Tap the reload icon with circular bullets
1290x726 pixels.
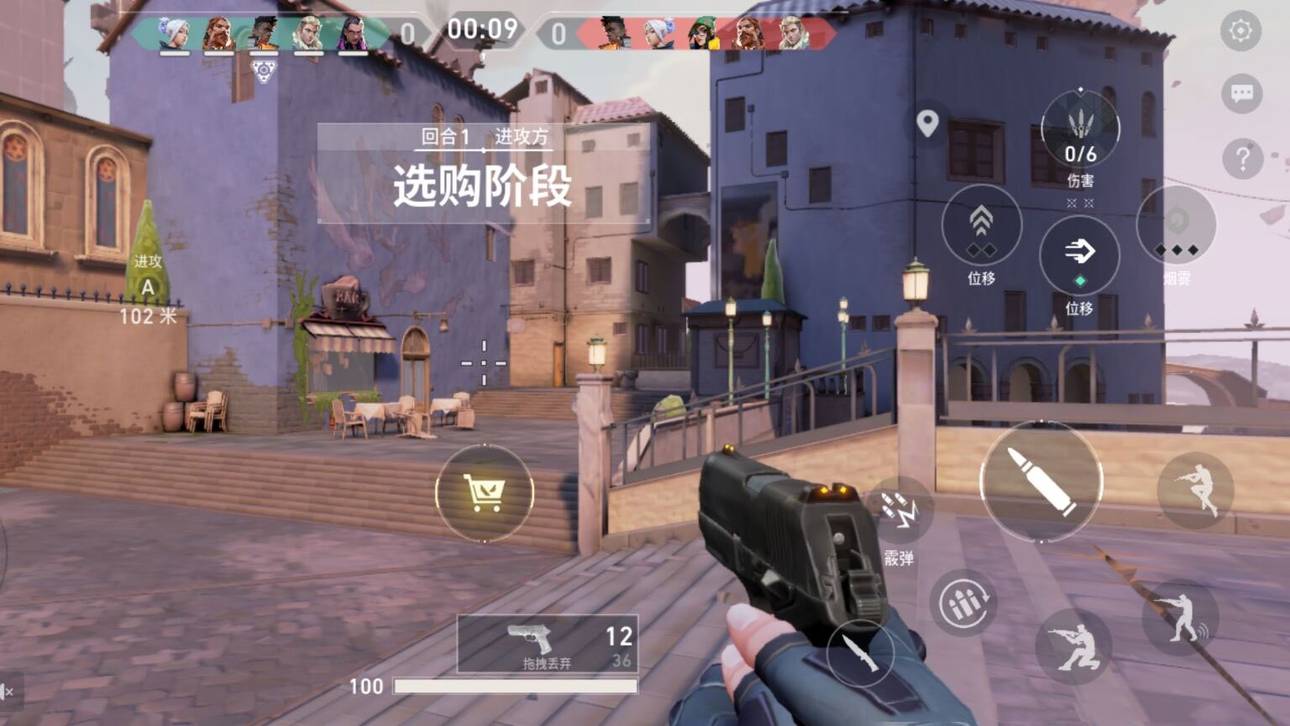click(x=963, y=600)
